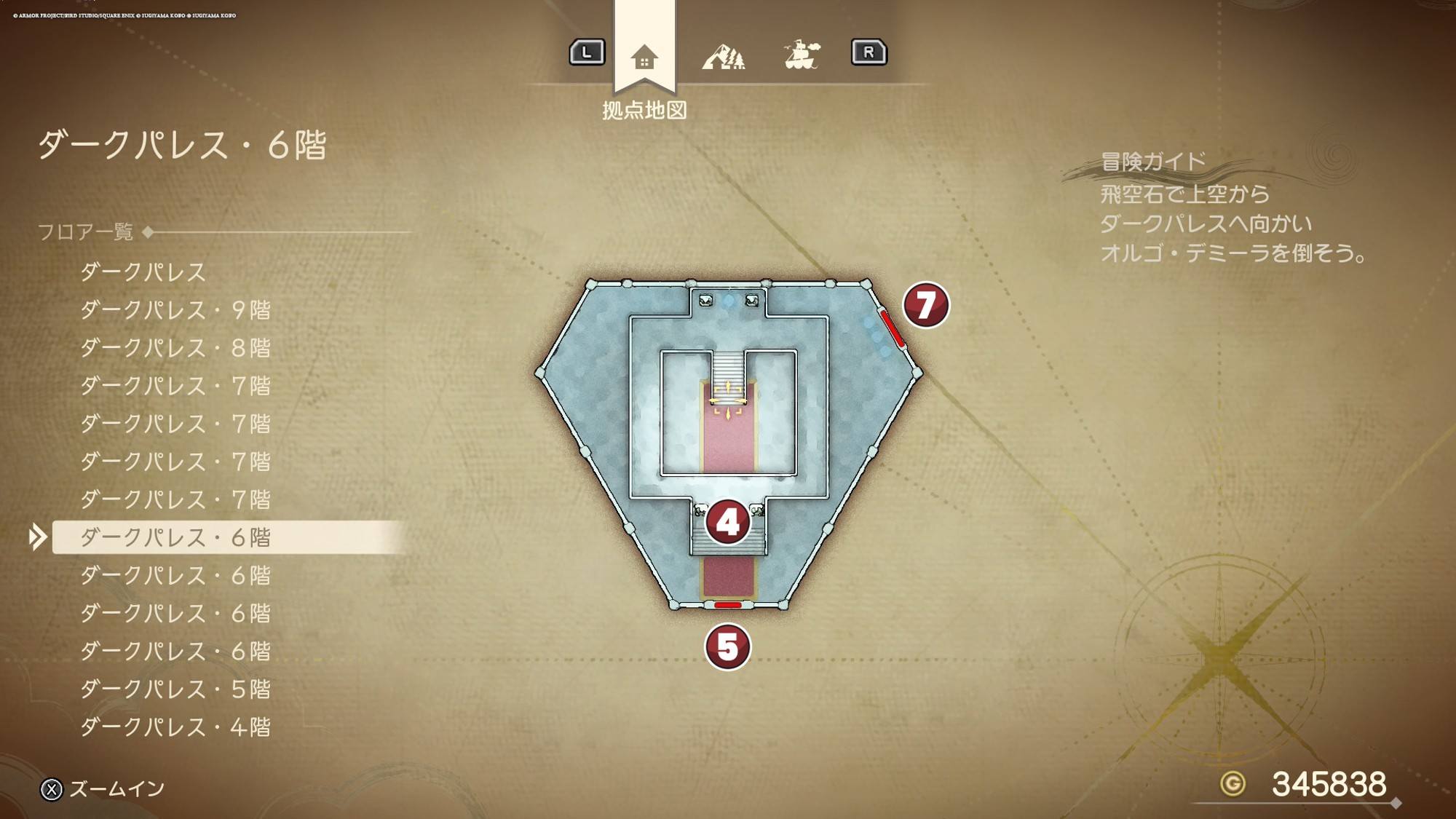The height and width of the screenshot is (819, 1456).
Task: Choose the number 5 exit marker
Action: pos(727,646)
